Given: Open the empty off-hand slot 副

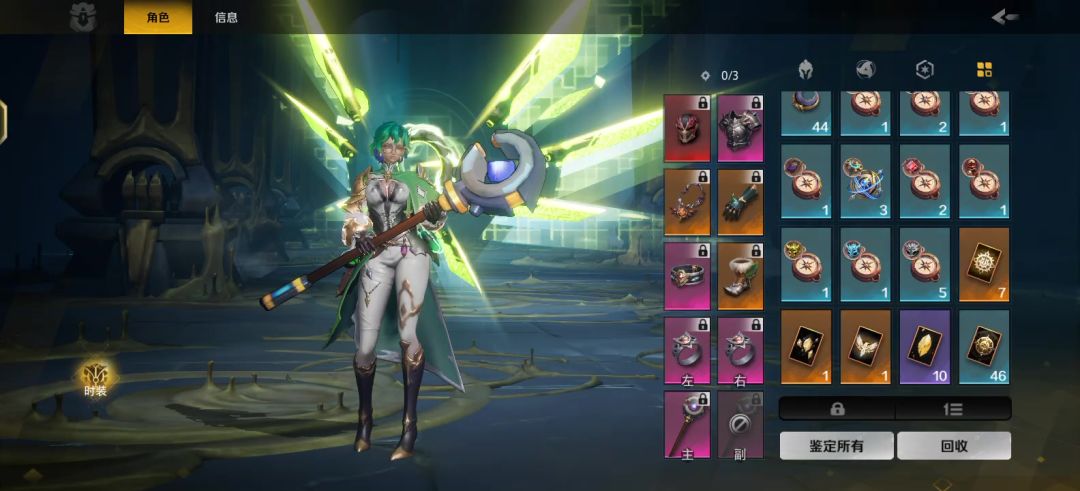Looking at the screenshot, I should pos(740,424).
